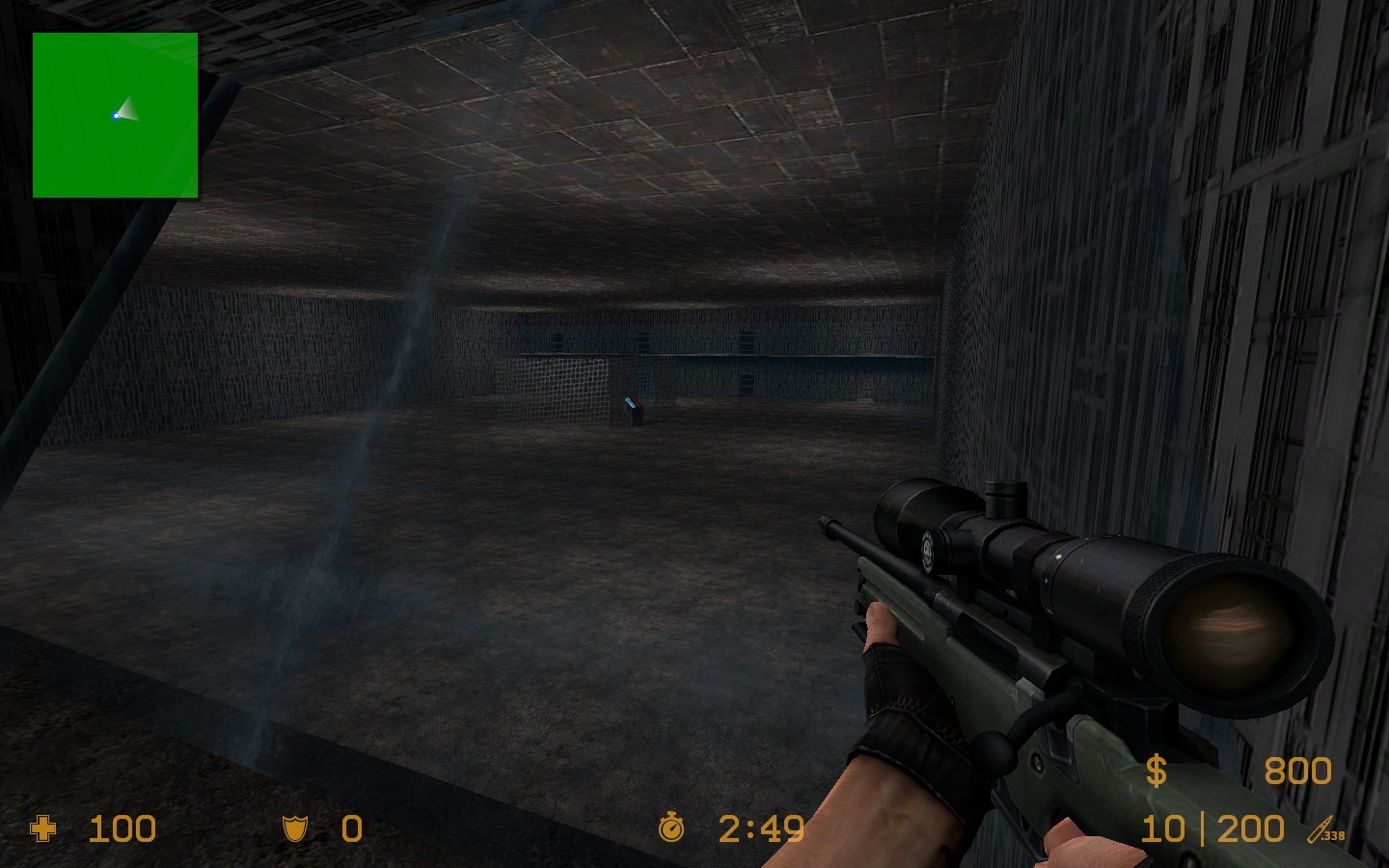This screenshot has width=1389, height=868.
Task: Expand the ammo counter showing 10|200
Action: coord(1211,828)
